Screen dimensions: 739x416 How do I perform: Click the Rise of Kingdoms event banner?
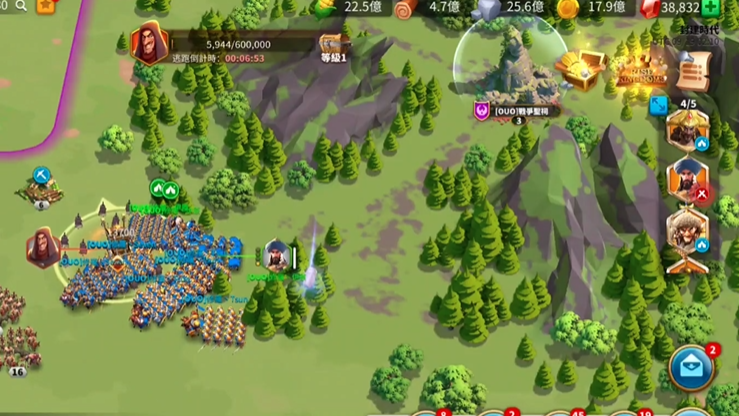pyautogui.click(x=636, y=70)
